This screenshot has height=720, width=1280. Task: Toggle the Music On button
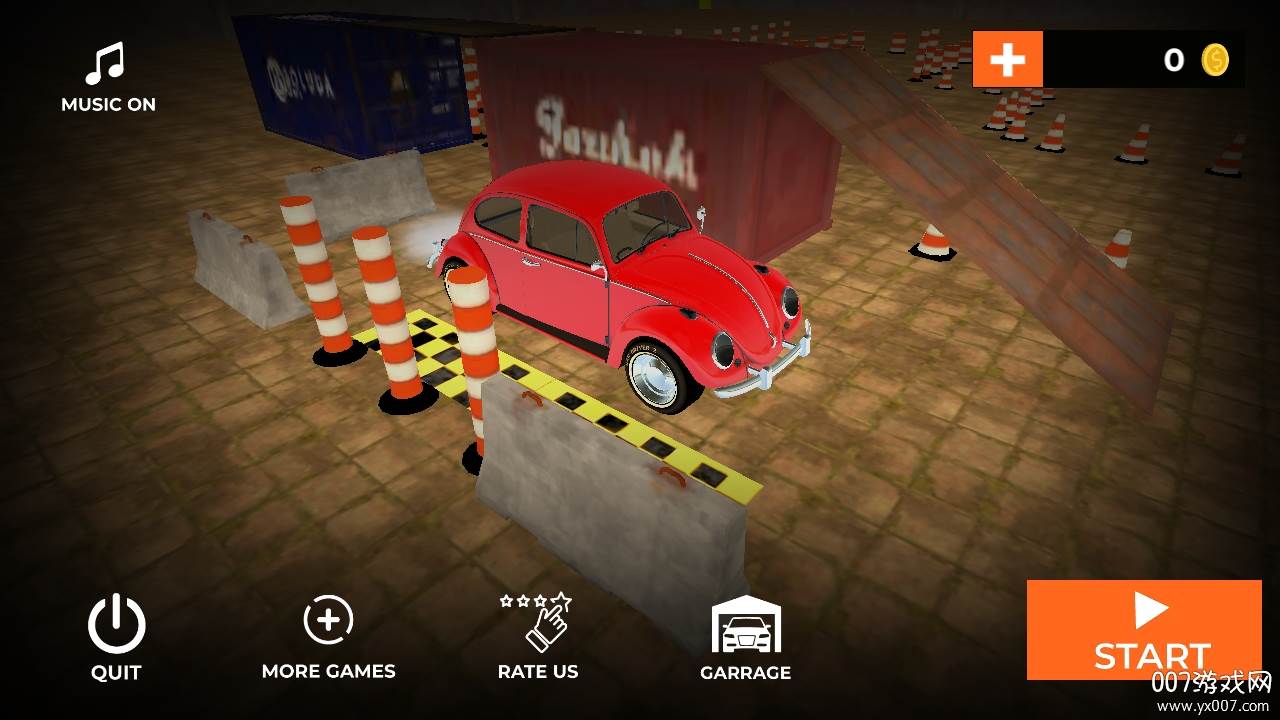(x=107, y=76)
